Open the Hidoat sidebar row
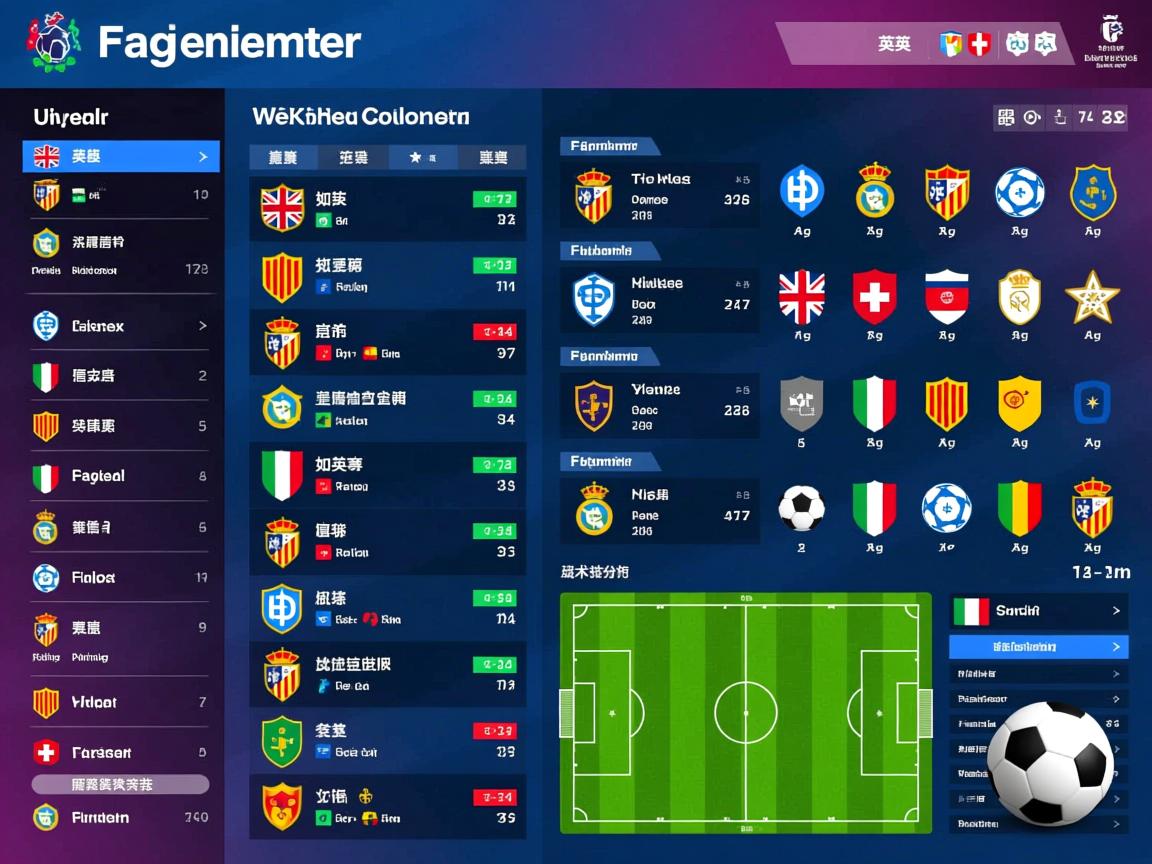The image size is (1152, 864). pos(121,703)
